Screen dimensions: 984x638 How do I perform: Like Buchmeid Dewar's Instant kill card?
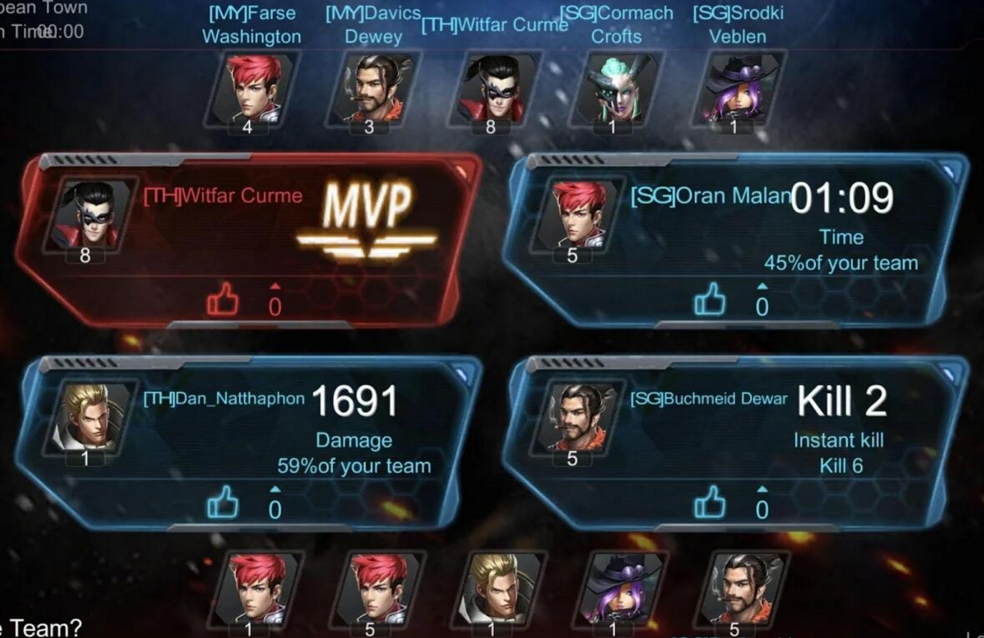click(x=710, y=502)
